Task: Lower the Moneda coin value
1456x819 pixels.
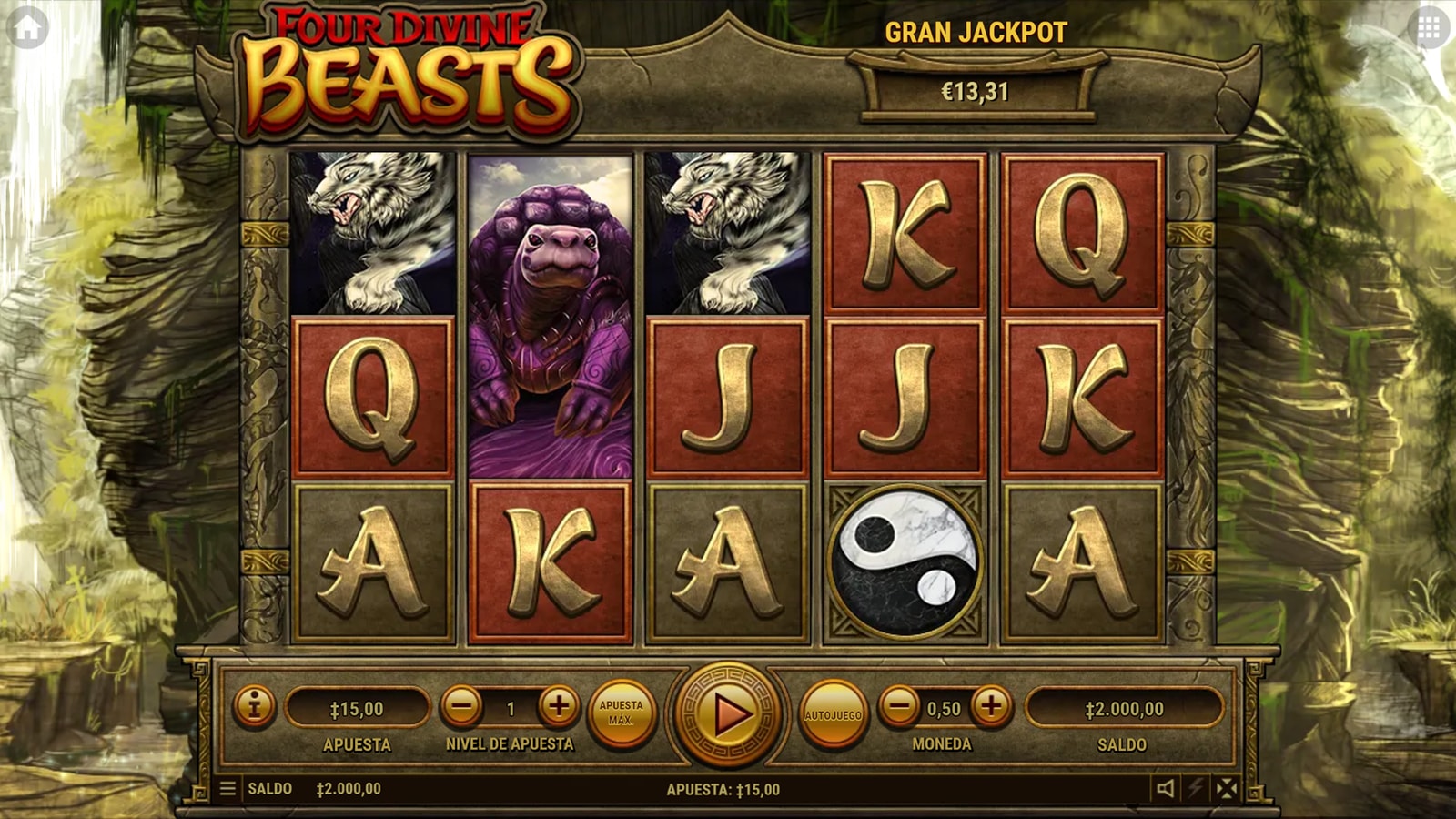Action: pyautogui.click(x=900, y=706)
